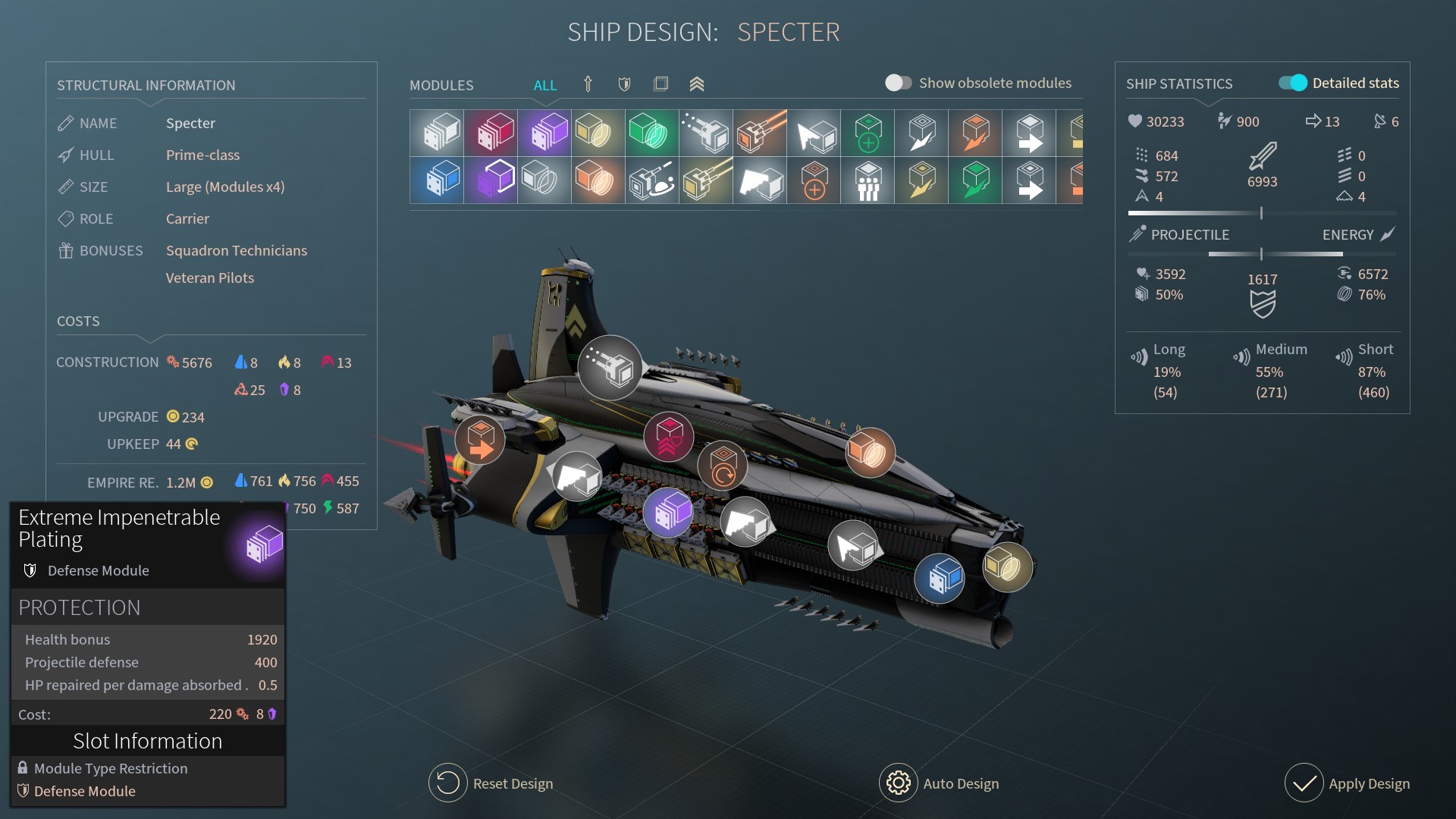This screenshot has height=819, width=1456.
Task: Edit the ship name Specter
Action: click(x=190, y=123)
